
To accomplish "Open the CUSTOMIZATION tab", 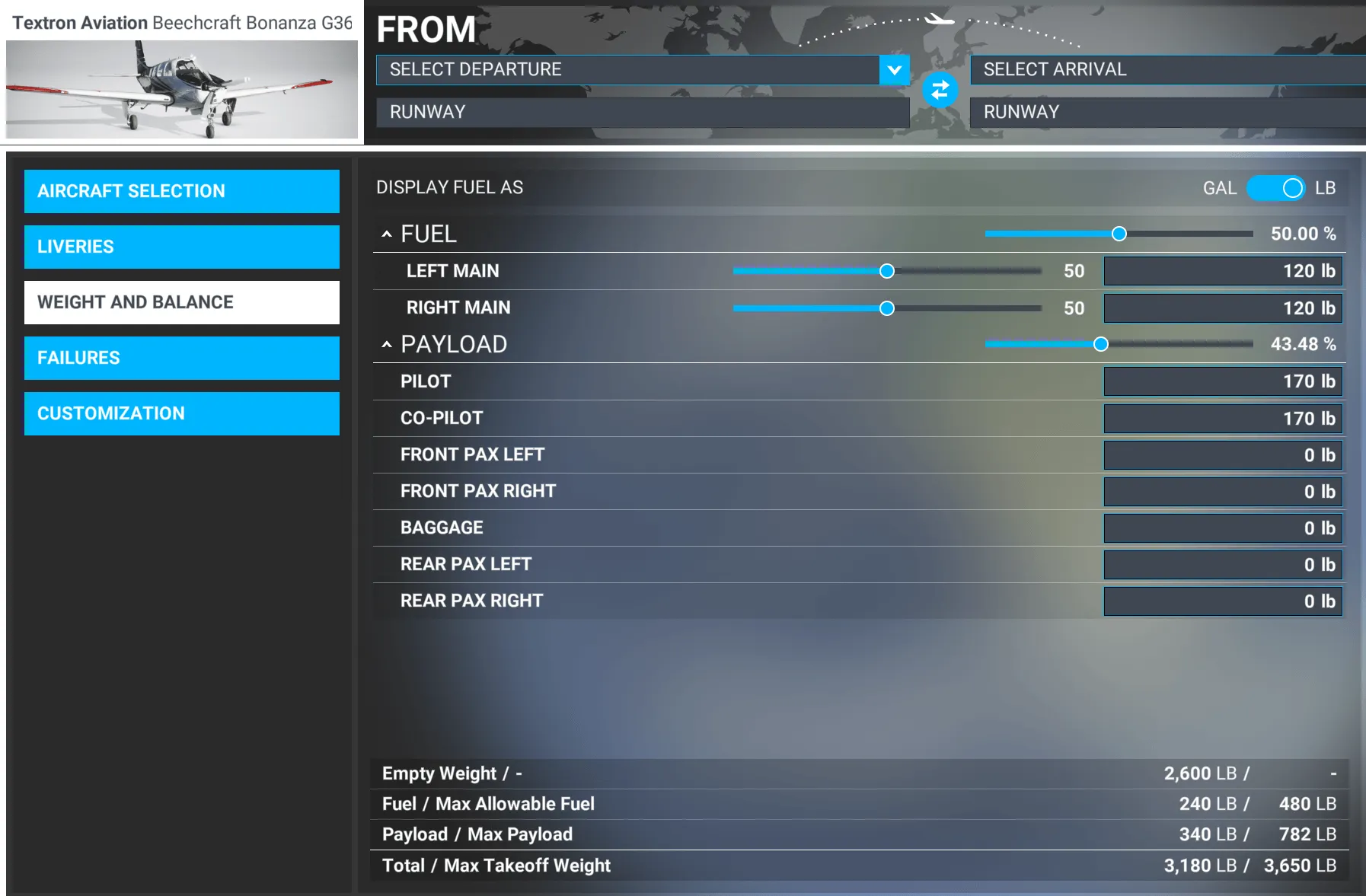I will point(182,413).
